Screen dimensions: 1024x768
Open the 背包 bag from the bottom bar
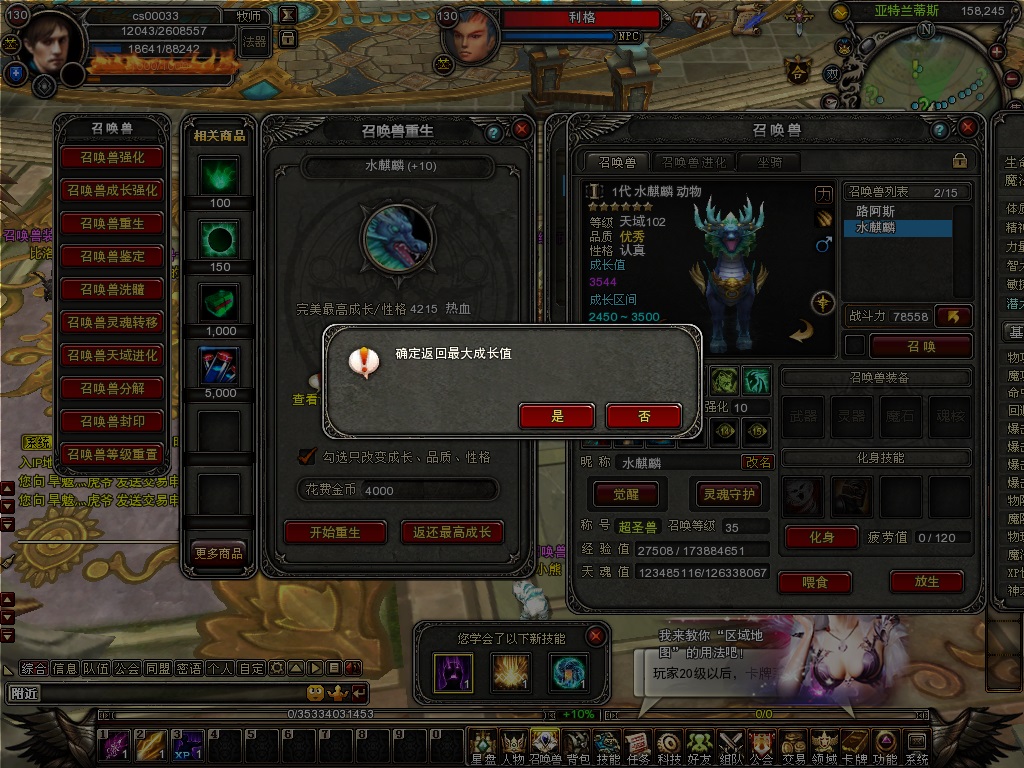point(577,745)
